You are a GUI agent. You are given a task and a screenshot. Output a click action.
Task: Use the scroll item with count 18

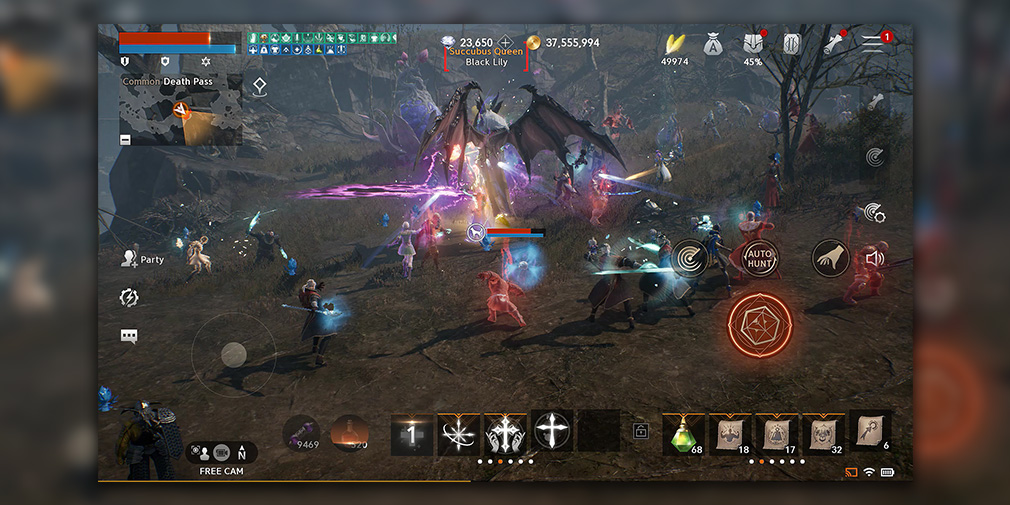(x=730, y=432)
